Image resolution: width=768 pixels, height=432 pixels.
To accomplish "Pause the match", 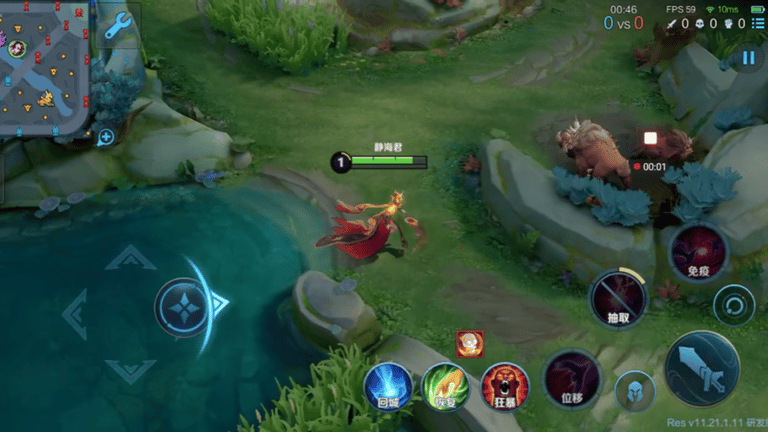I will click(x=748, y=58).
